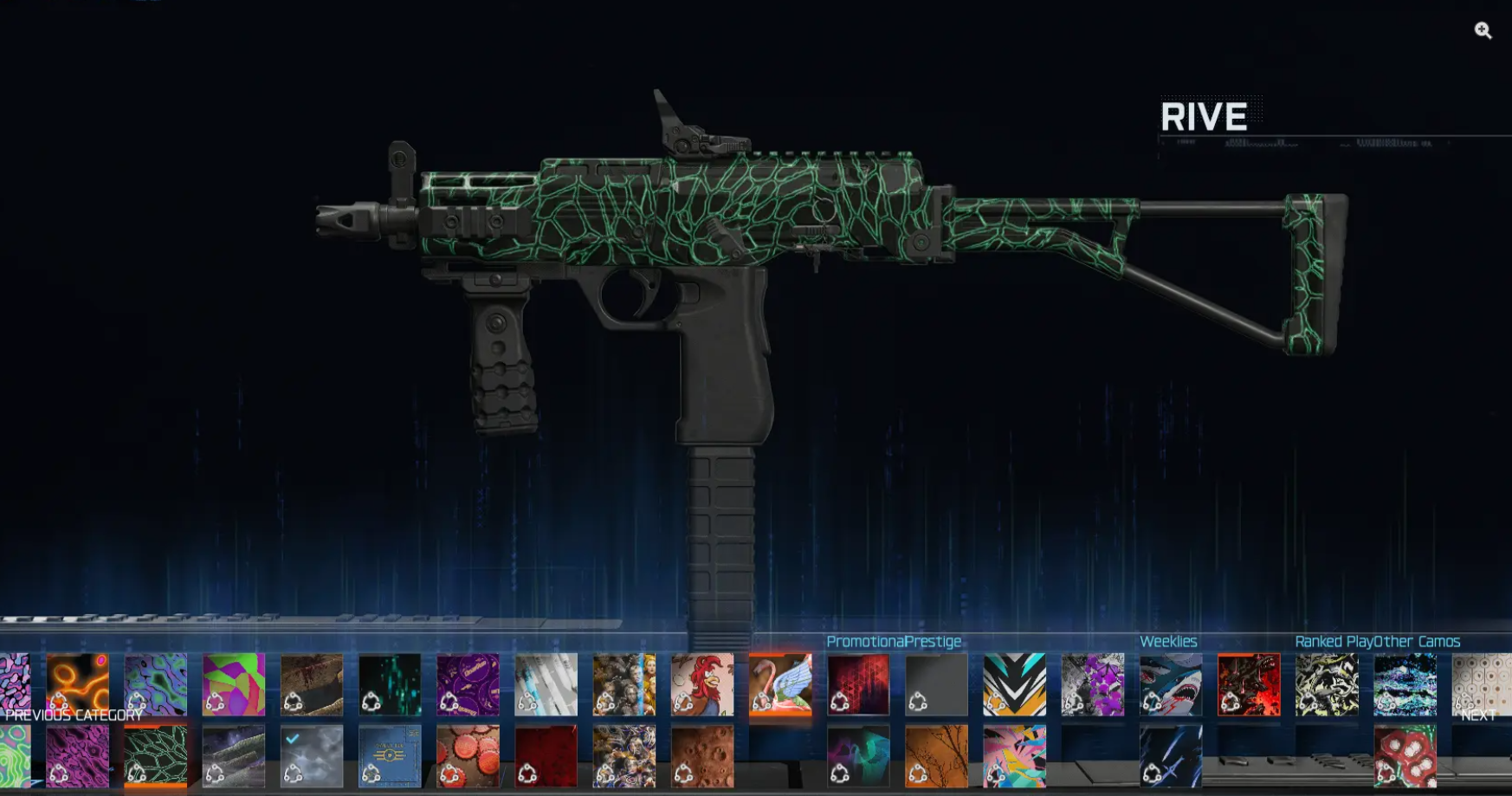Click the PREVIOUS CATEGORY button
Image resolution: width=1512 pixels, height=796 pixels.
pos(74,716)
